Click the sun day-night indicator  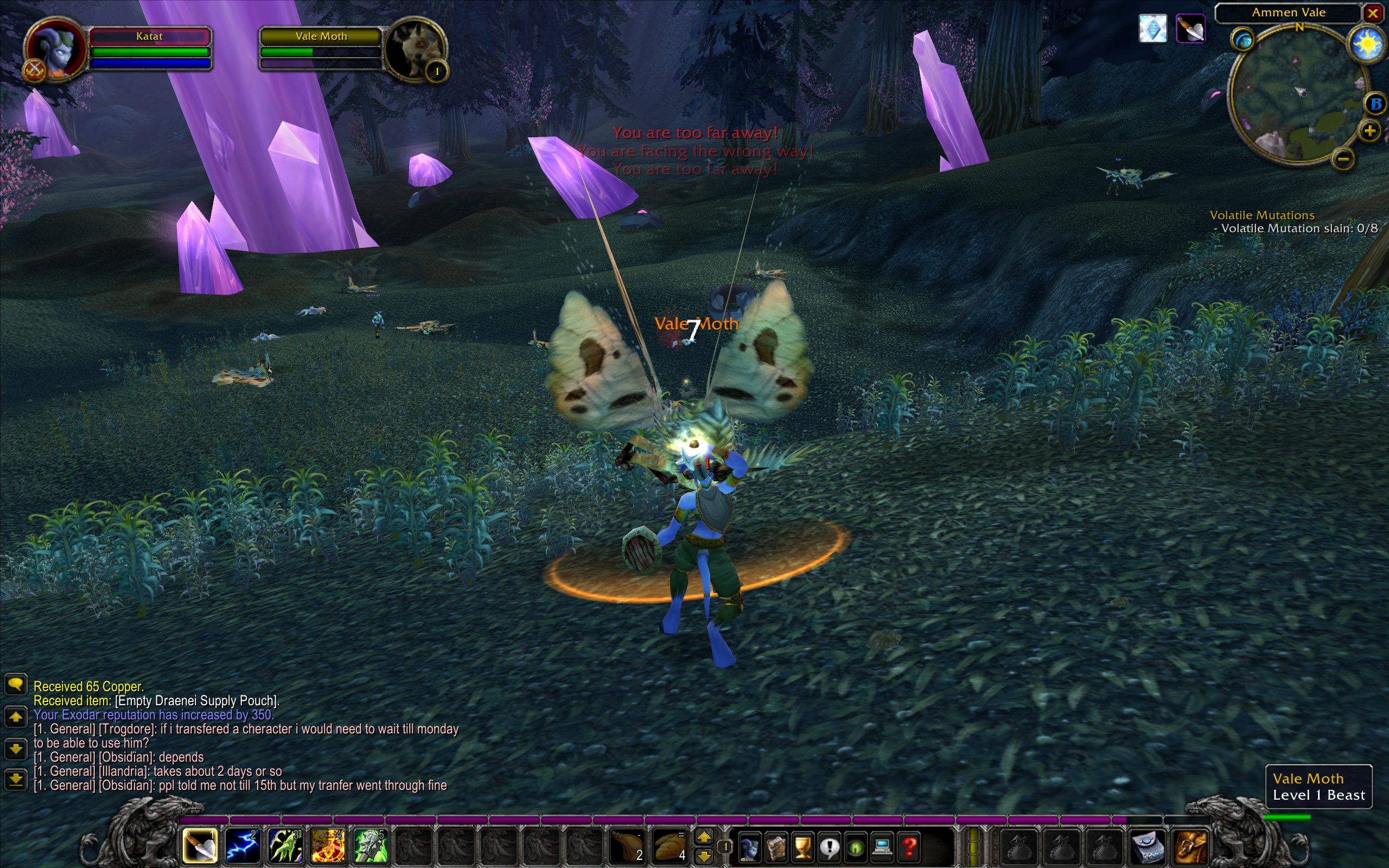pos(1368,44)
